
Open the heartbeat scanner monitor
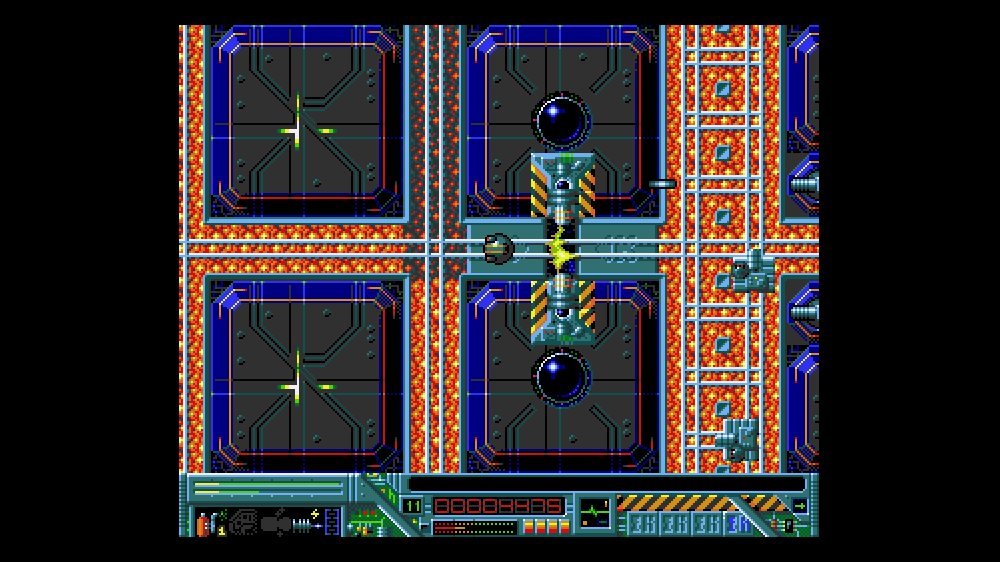[x=594, y=511]
